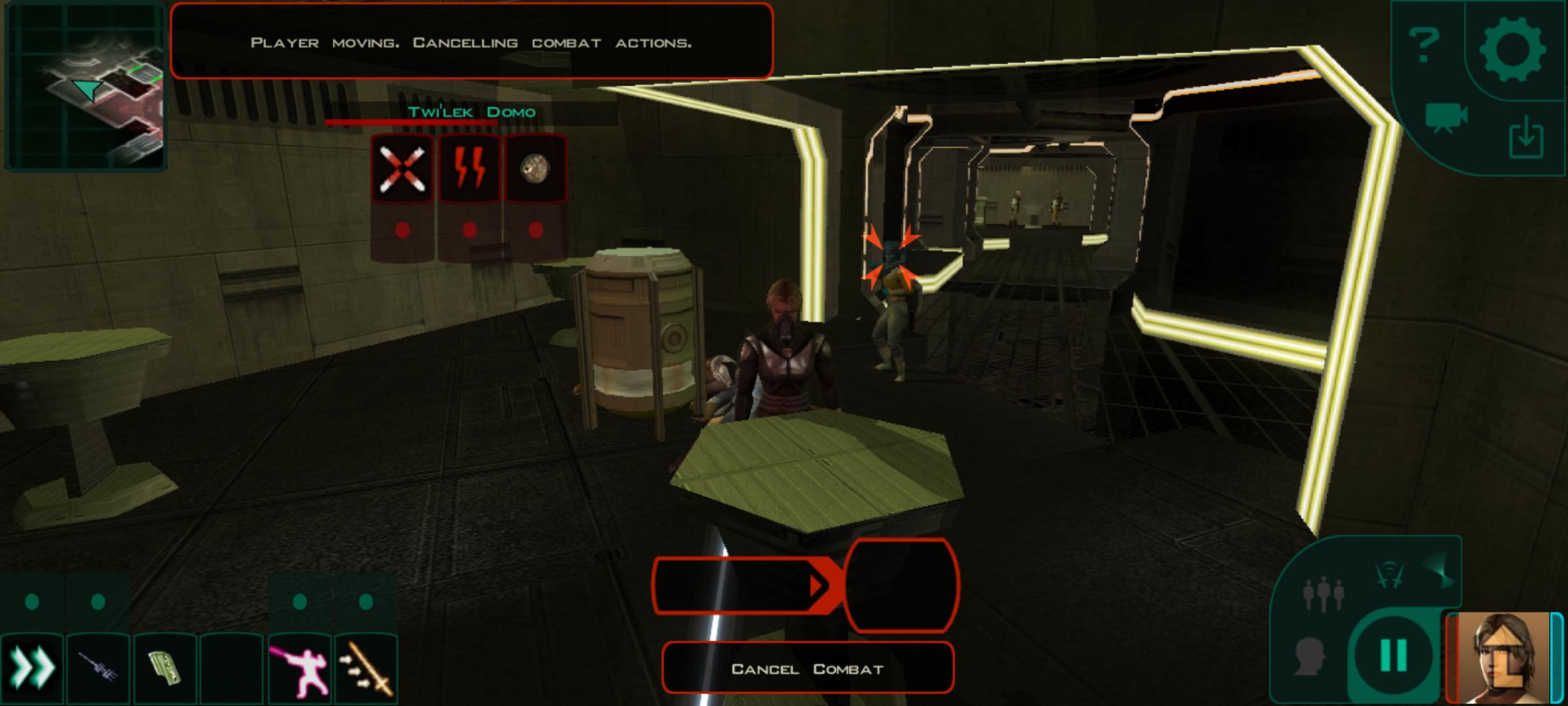Viewport: 1568px width, 706px height.
Task: Open the save game icon
Action: click(x=1525, y=137)
